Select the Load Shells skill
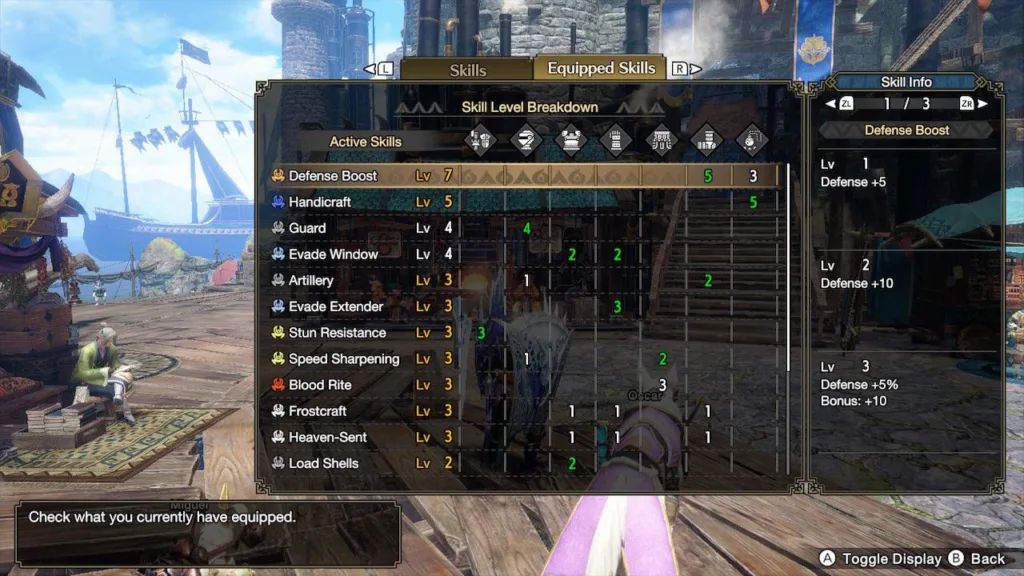 point(323,463)
